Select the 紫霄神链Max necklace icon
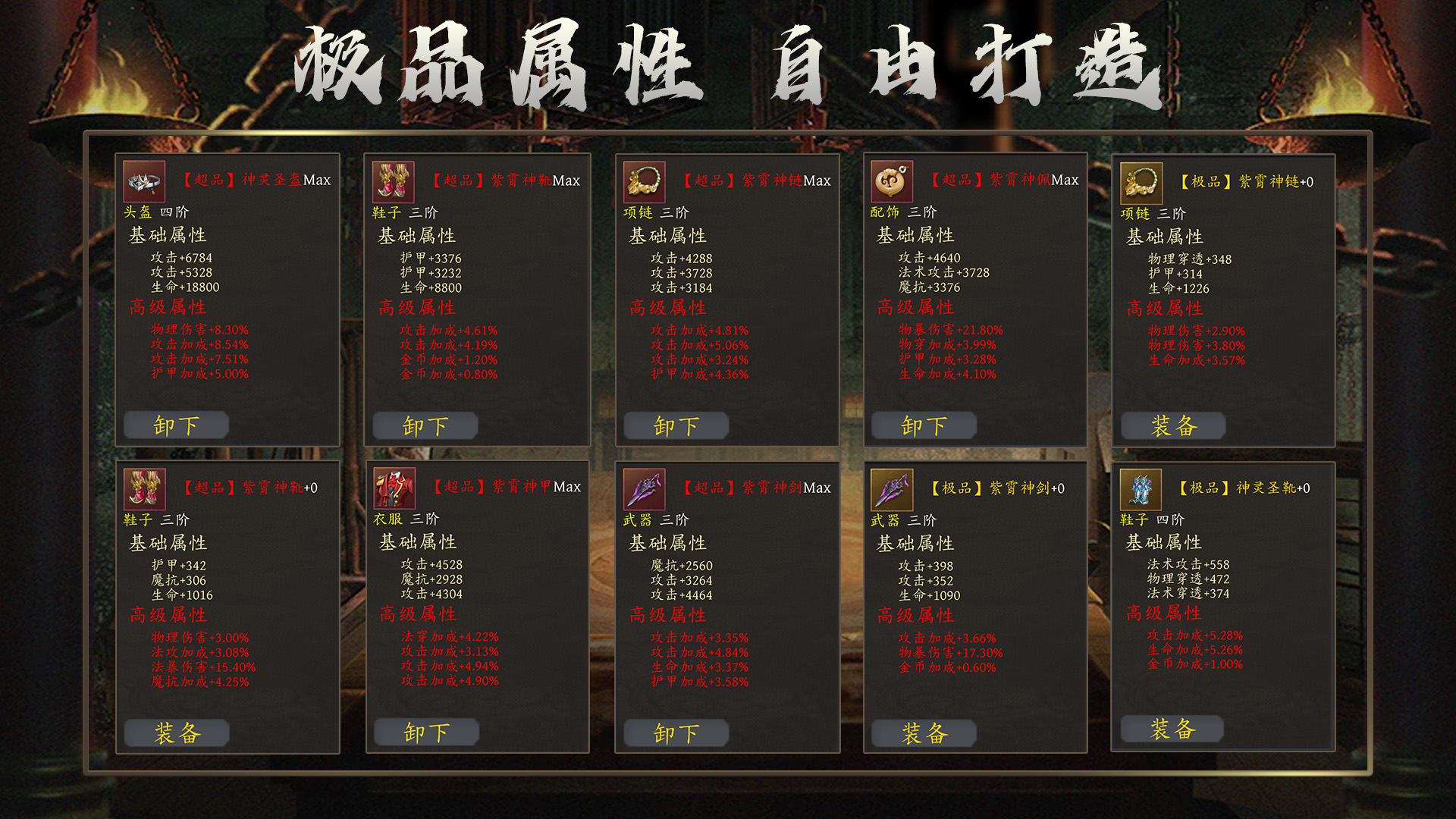 [x=644, y=183]
